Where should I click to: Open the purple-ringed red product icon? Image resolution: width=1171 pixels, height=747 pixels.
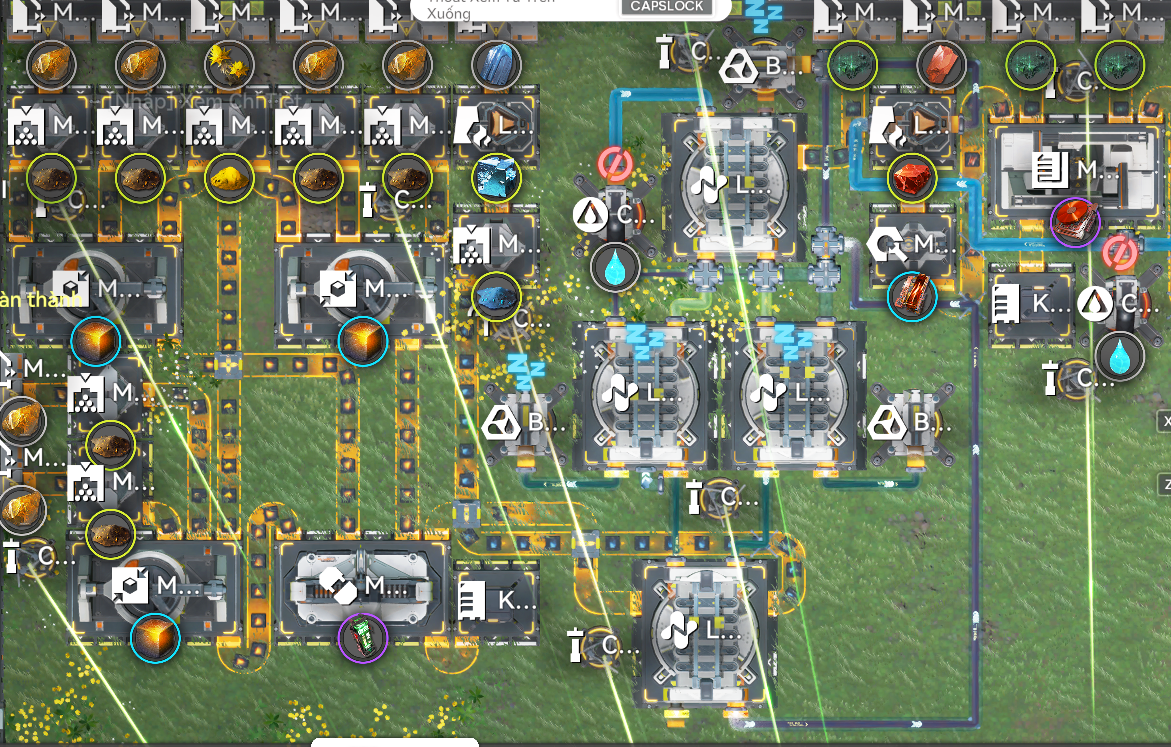(x=1074, y=220)
